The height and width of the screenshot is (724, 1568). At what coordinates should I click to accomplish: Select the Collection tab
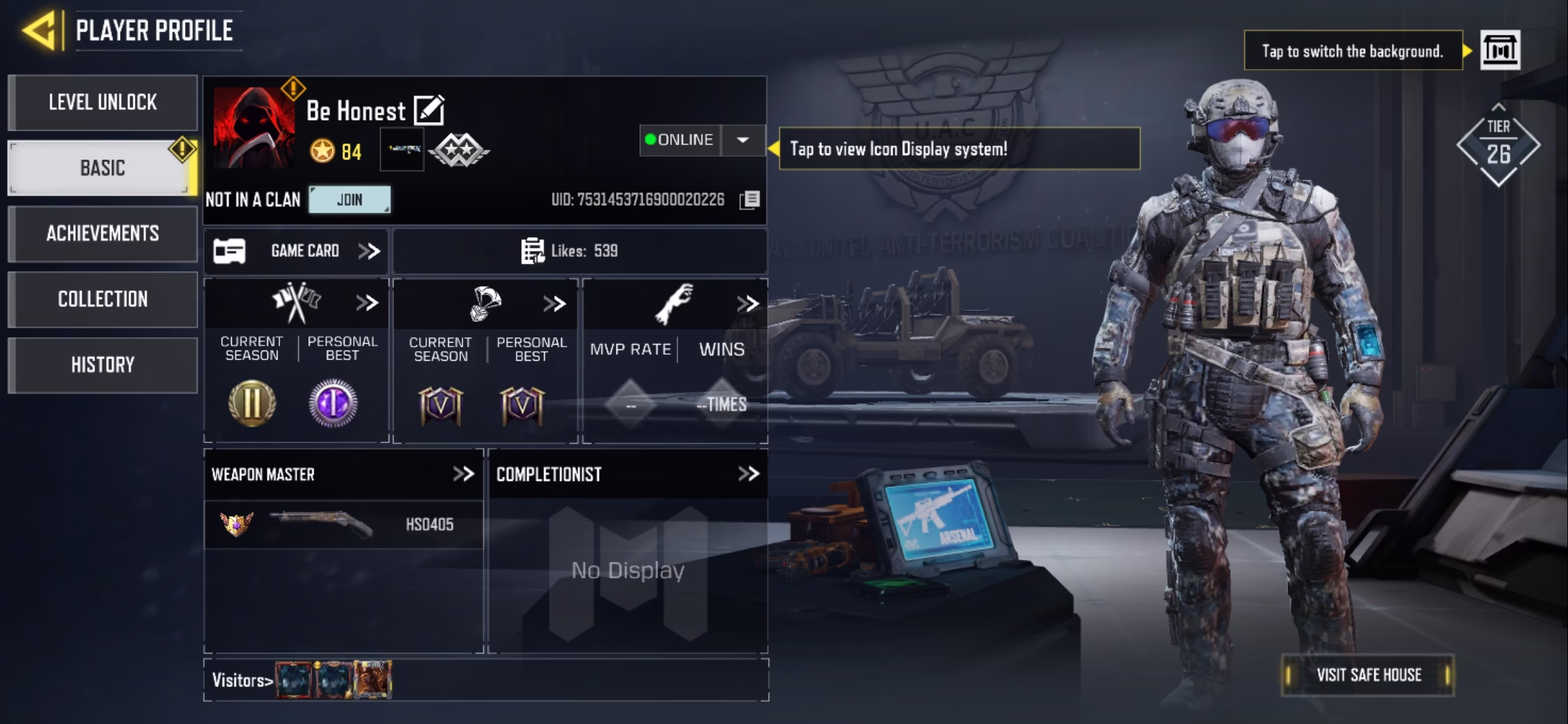(103, 299)
